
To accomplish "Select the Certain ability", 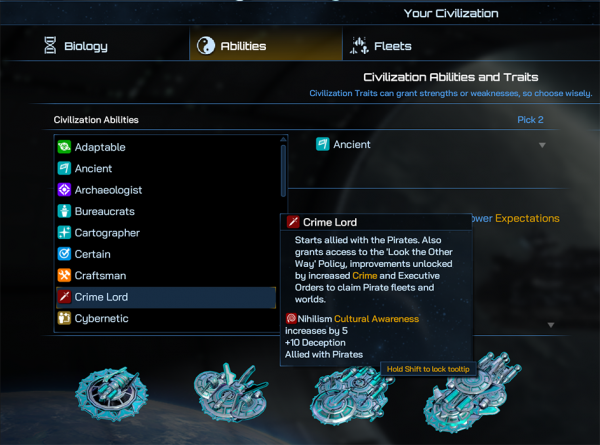I will (92, 254).
